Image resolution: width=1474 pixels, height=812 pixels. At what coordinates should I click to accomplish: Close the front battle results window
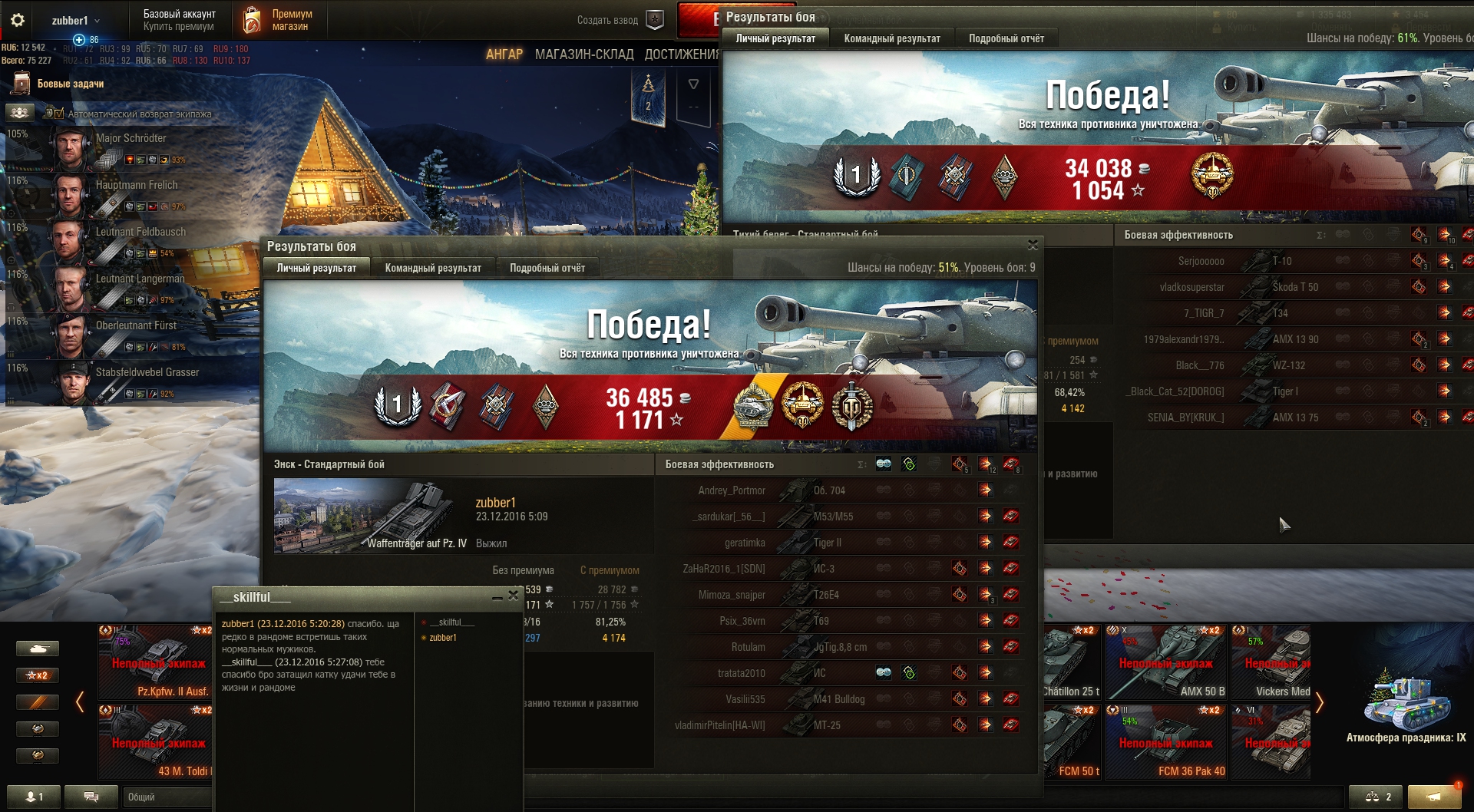pos(1033,245)
